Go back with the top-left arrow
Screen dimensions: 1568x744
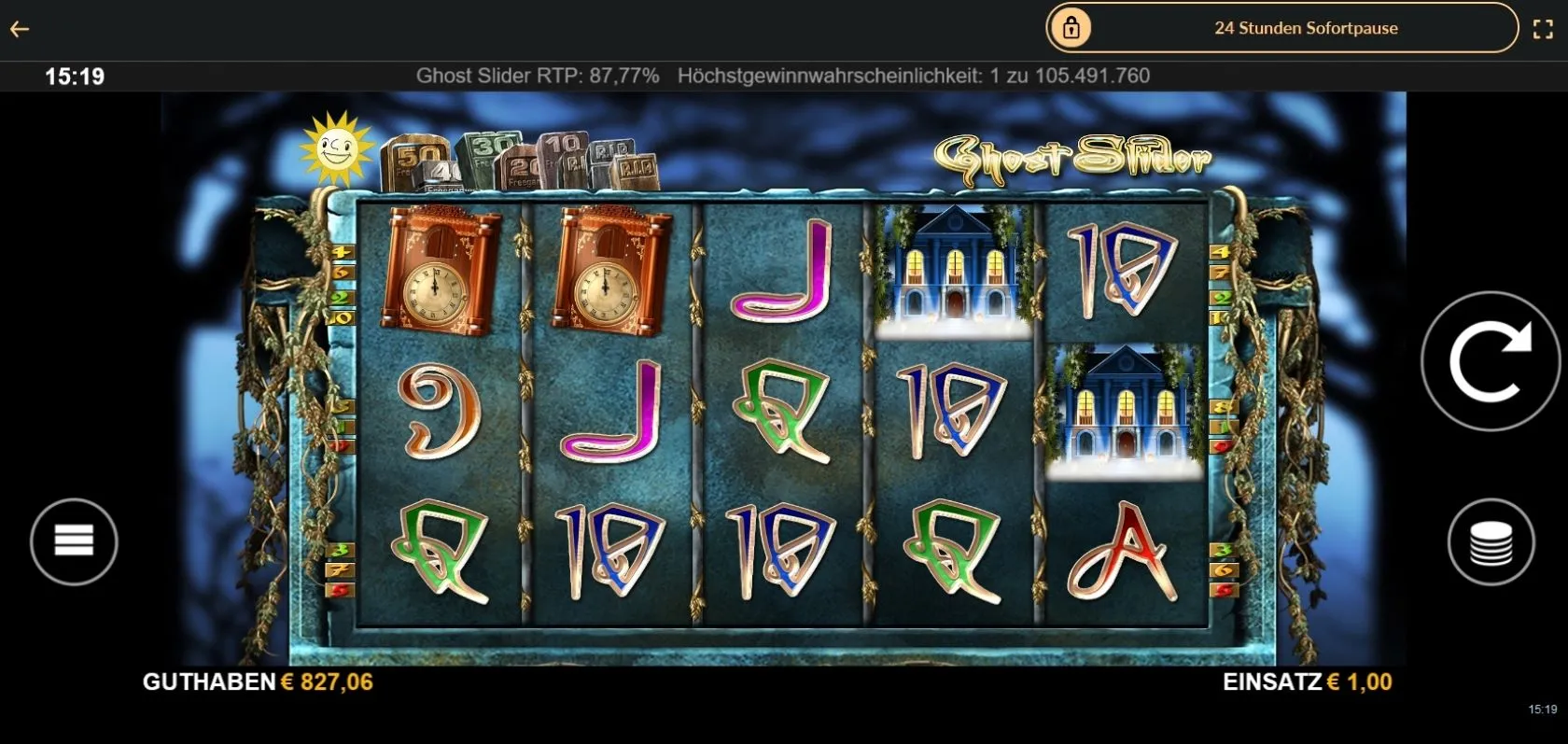tap(20, 29)
